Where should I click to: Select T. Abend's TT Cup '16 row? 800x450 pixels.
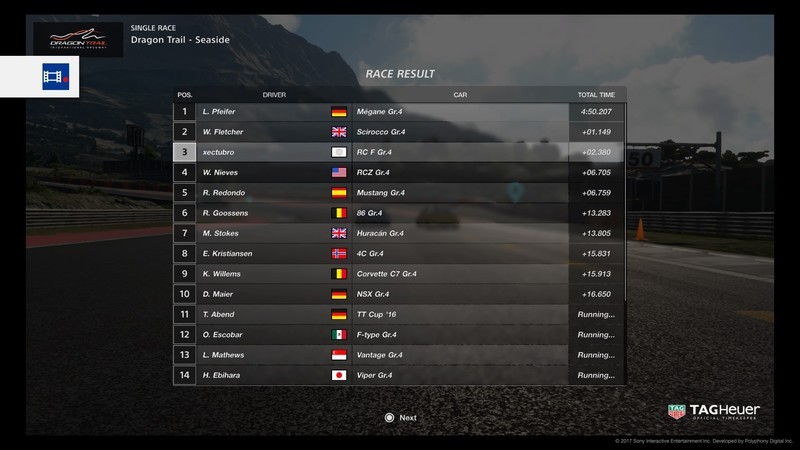400,314
